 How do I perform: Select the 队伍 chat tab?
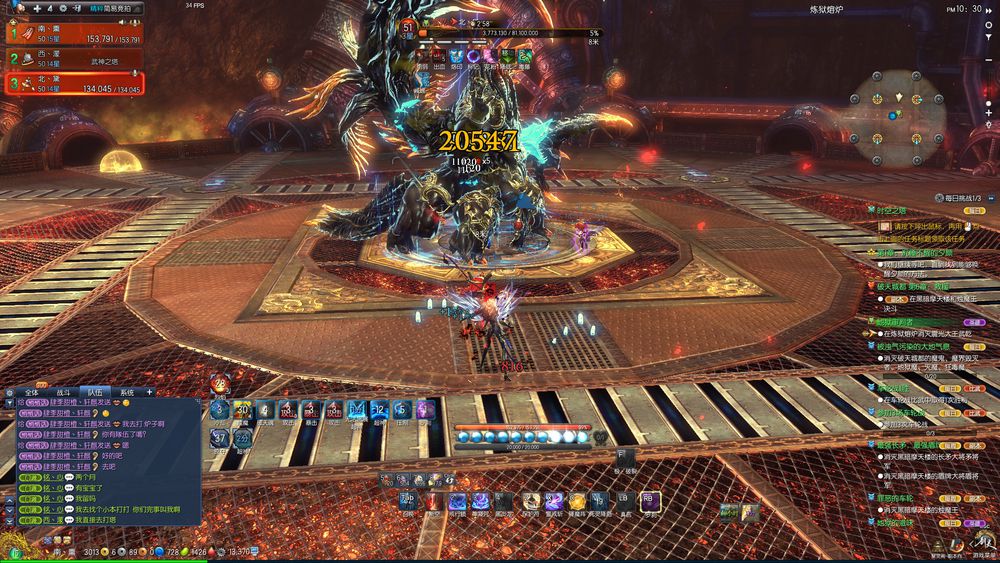tap(93, 392)
